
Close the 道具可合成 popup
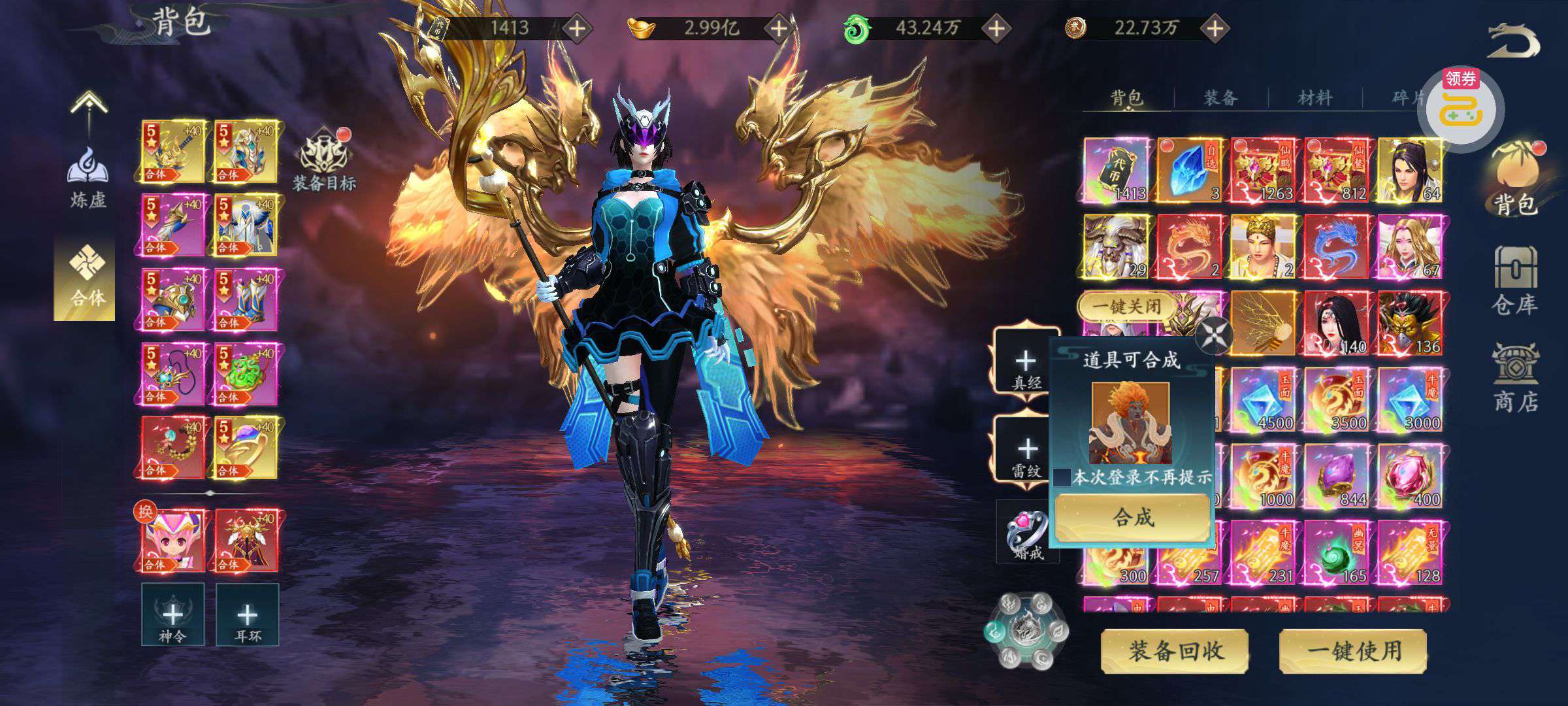[x=1213, y=336]
